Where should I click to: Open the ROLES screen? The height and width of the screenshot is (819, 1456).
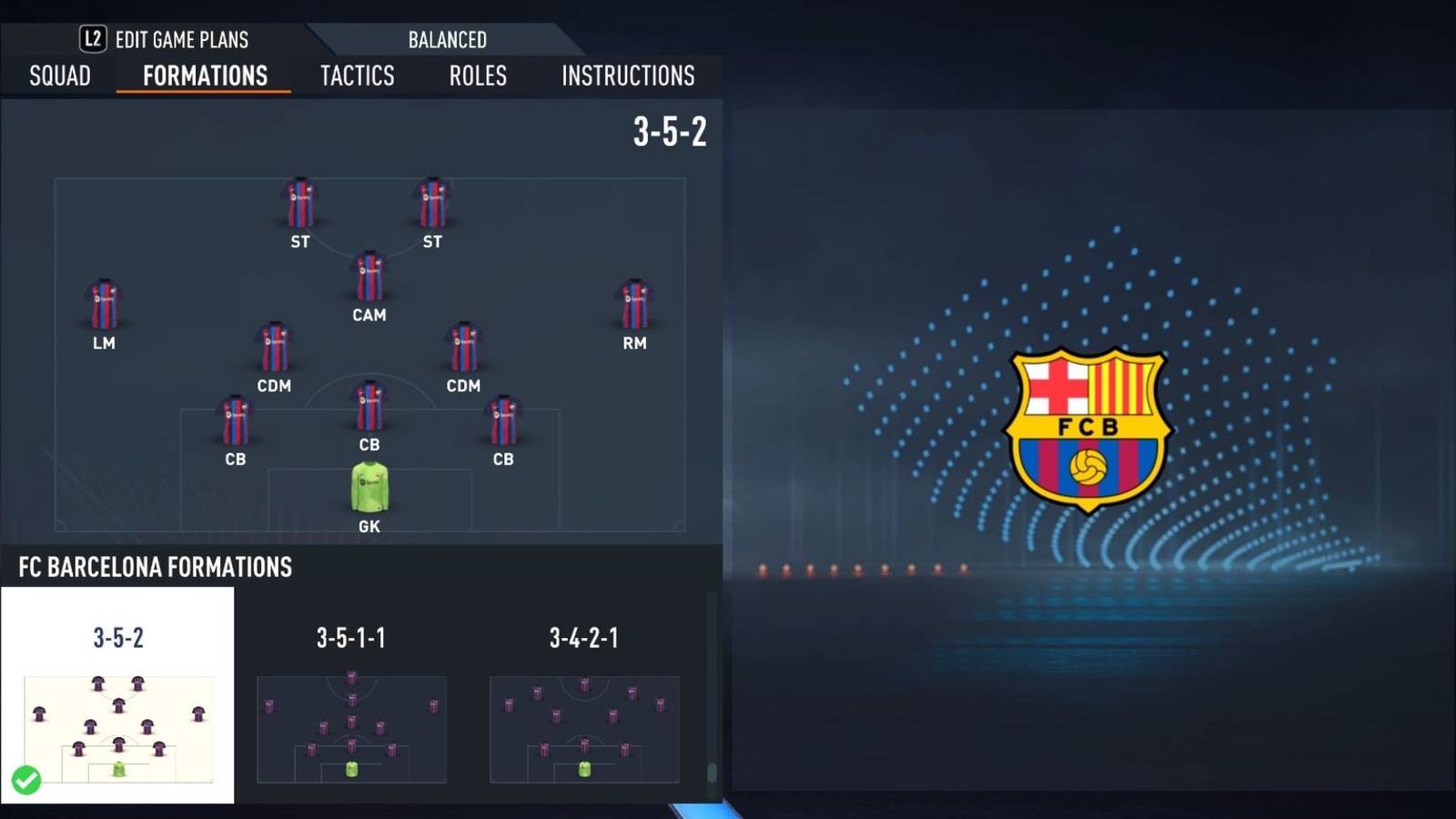tap(477, 76)
